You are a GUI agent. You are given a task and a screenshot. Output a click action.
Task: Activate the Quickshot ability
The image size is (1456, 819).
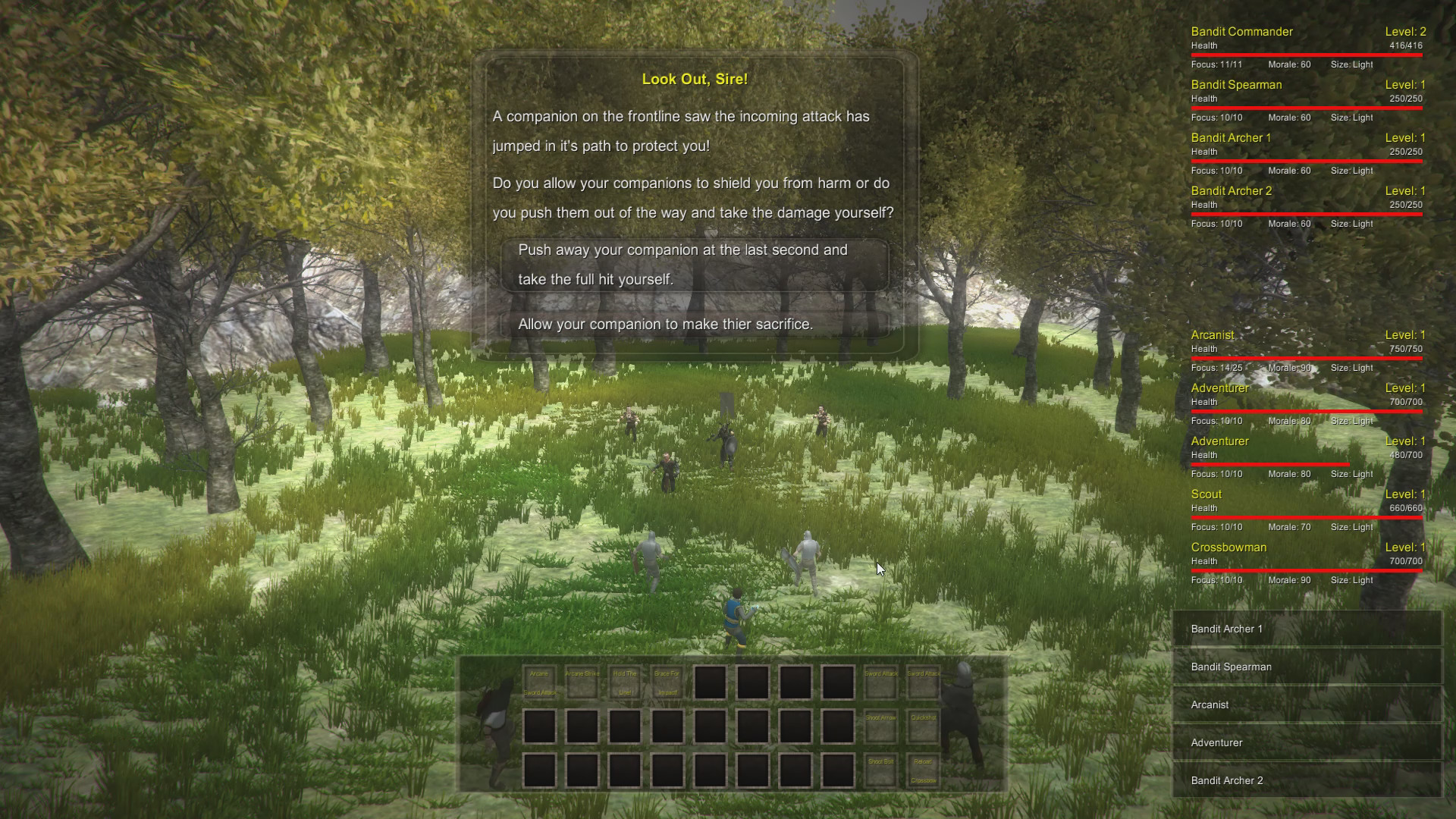pyautogui.click(x=923, y=726)
